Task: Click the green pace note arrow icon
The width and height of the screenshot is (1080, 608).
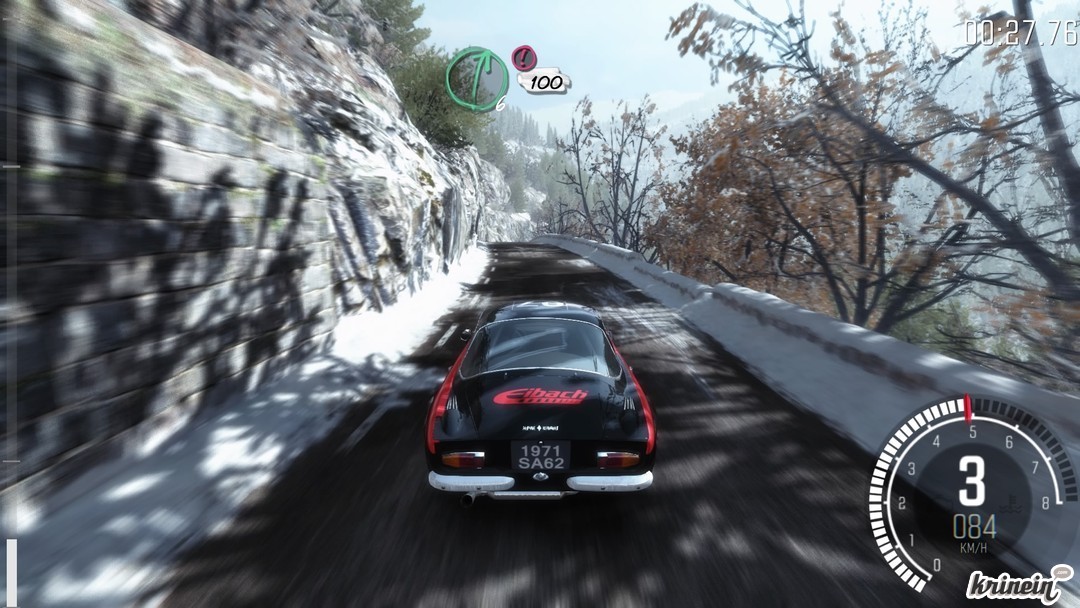Action: coord(476,79)
